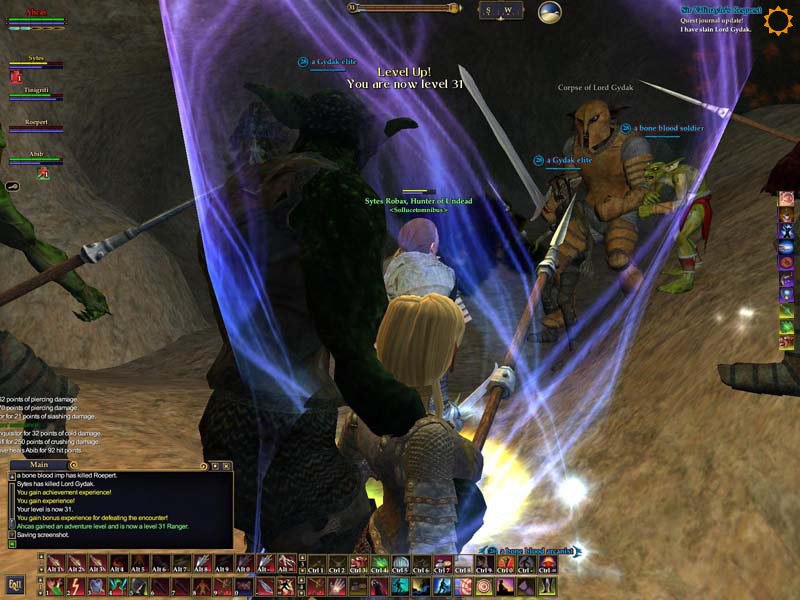Activate the Alt 1 hotbar ability

tap(55, 564)
